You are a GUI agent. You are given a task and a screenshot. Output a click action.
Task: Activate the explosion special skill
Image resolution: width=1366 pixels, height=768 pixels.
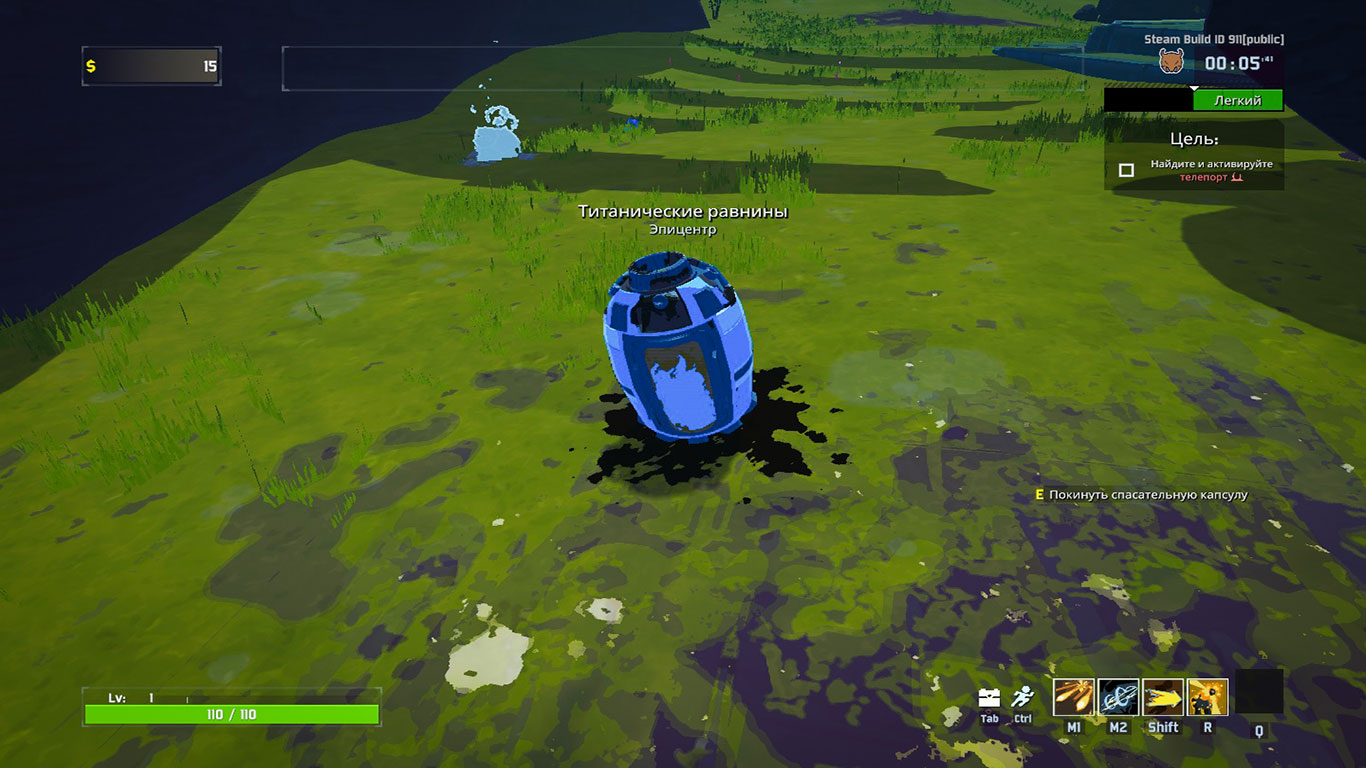(x=1208, y=697)
